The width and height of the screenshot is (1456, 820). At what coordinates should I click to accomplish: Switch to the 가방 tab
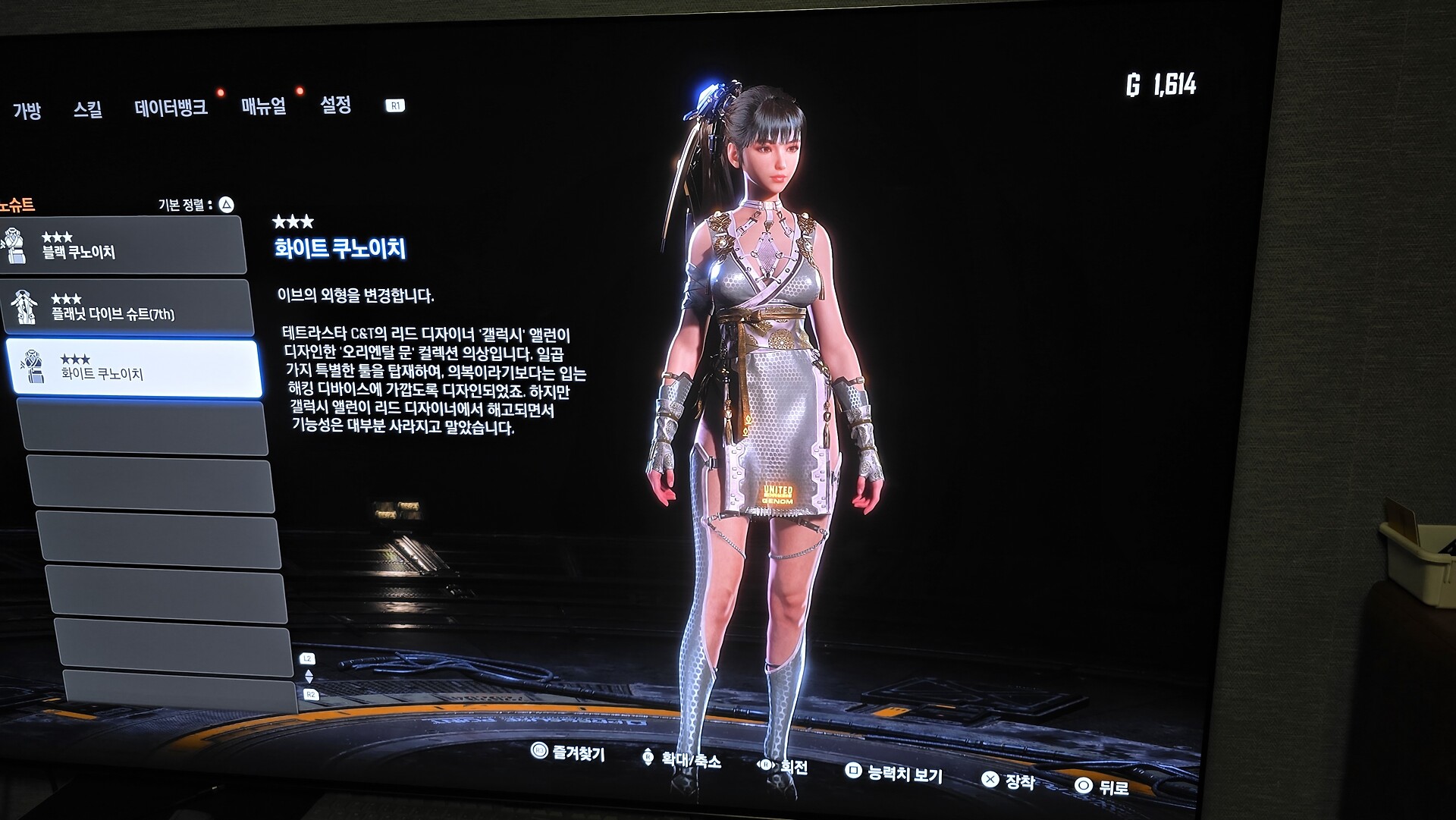27,112
